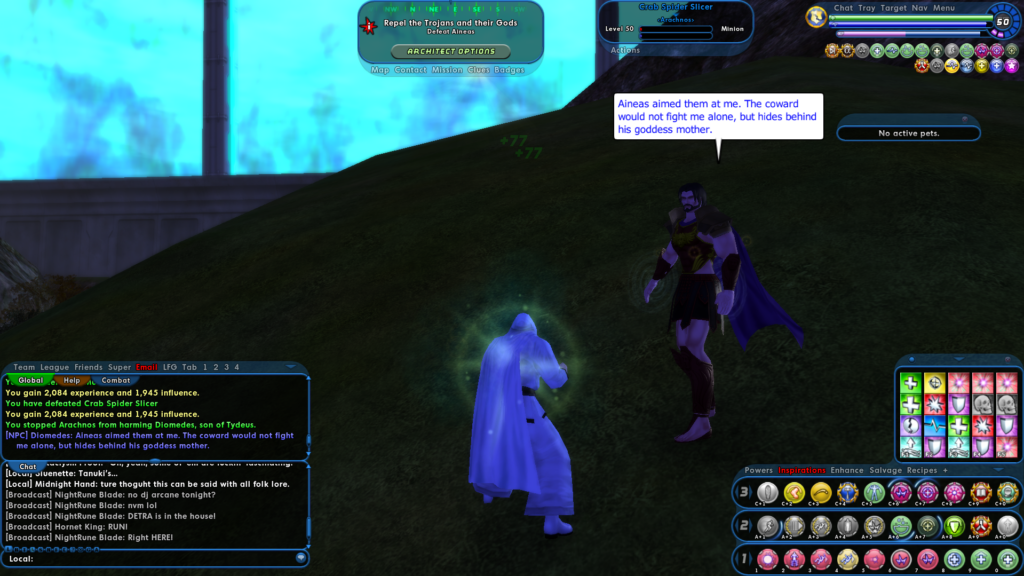Switch to the Combat chat tab
This screenshot has width=1024, height=576.
[x=116, y=380]
